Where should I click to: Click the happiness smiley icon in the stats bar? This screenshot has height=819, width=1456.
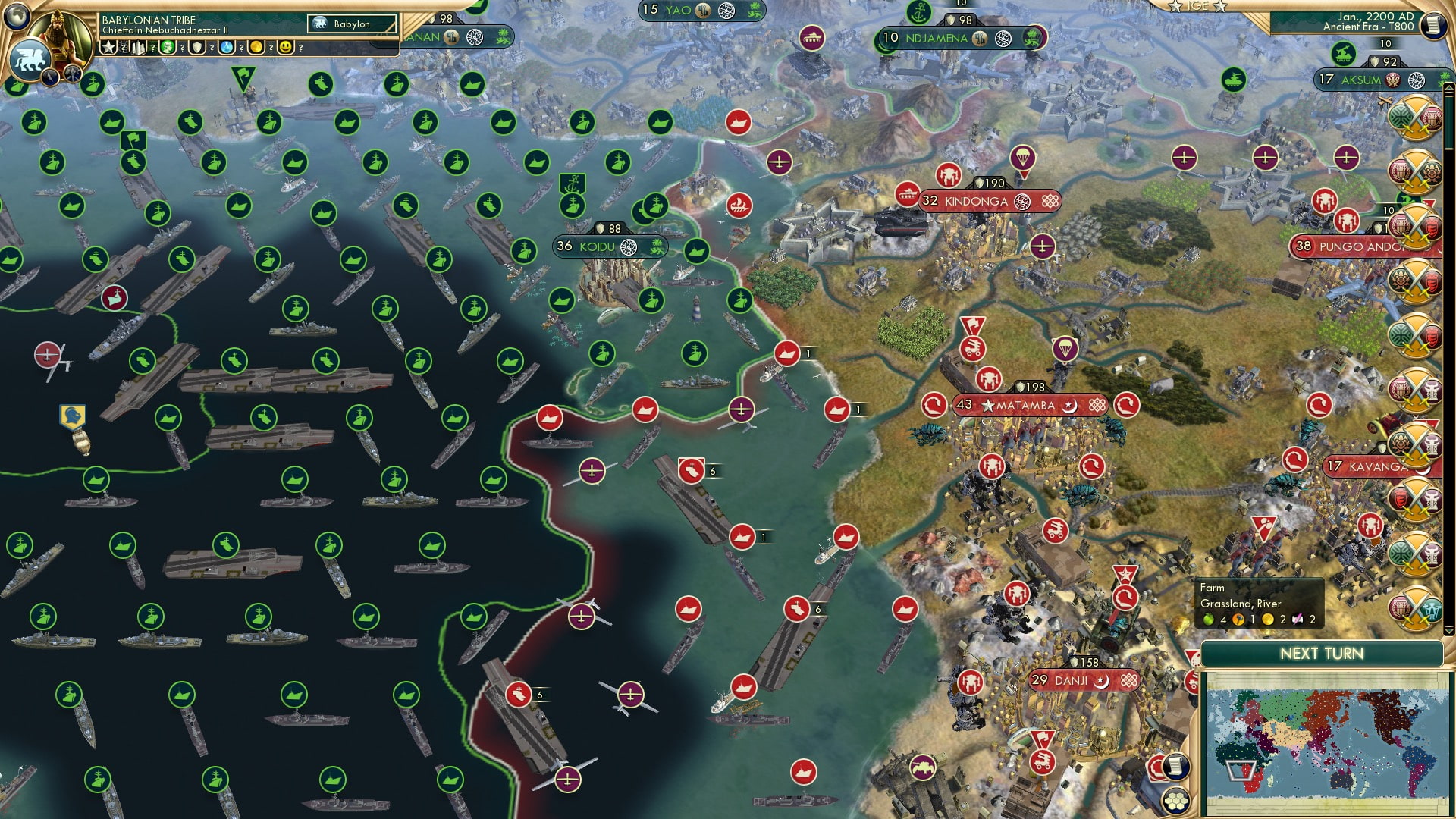click(286, 47)
